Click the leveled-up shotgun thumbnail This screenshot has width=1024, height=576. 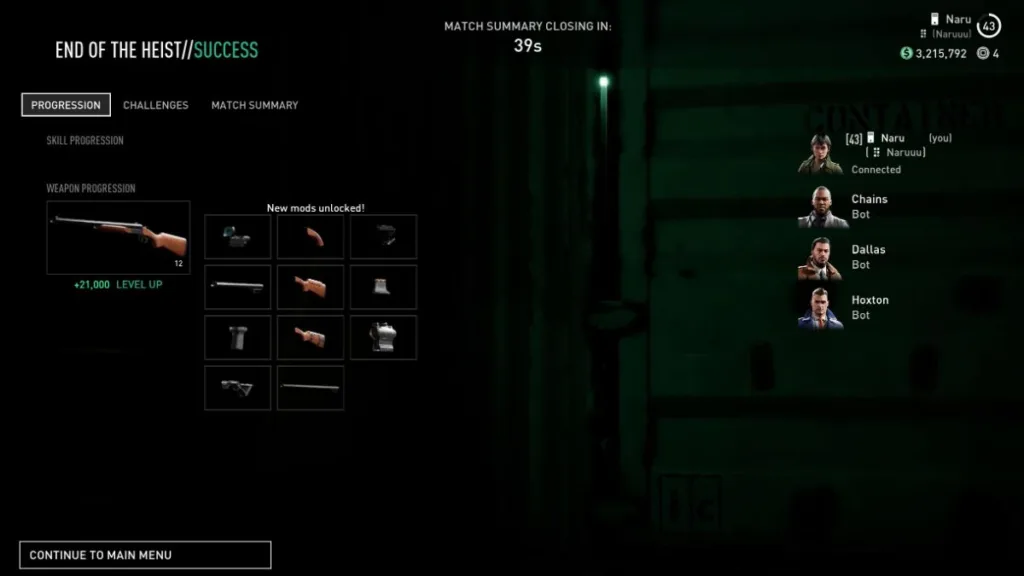coord(118,237)
